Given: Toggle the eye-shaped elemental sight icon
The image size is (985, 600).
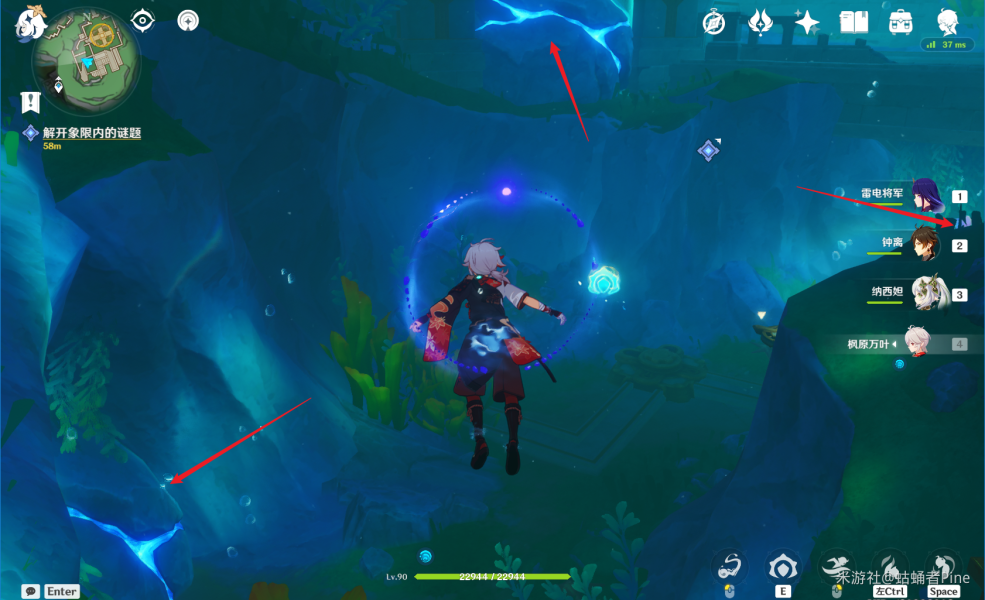Looking at the screenshot, I should [144, 20].
